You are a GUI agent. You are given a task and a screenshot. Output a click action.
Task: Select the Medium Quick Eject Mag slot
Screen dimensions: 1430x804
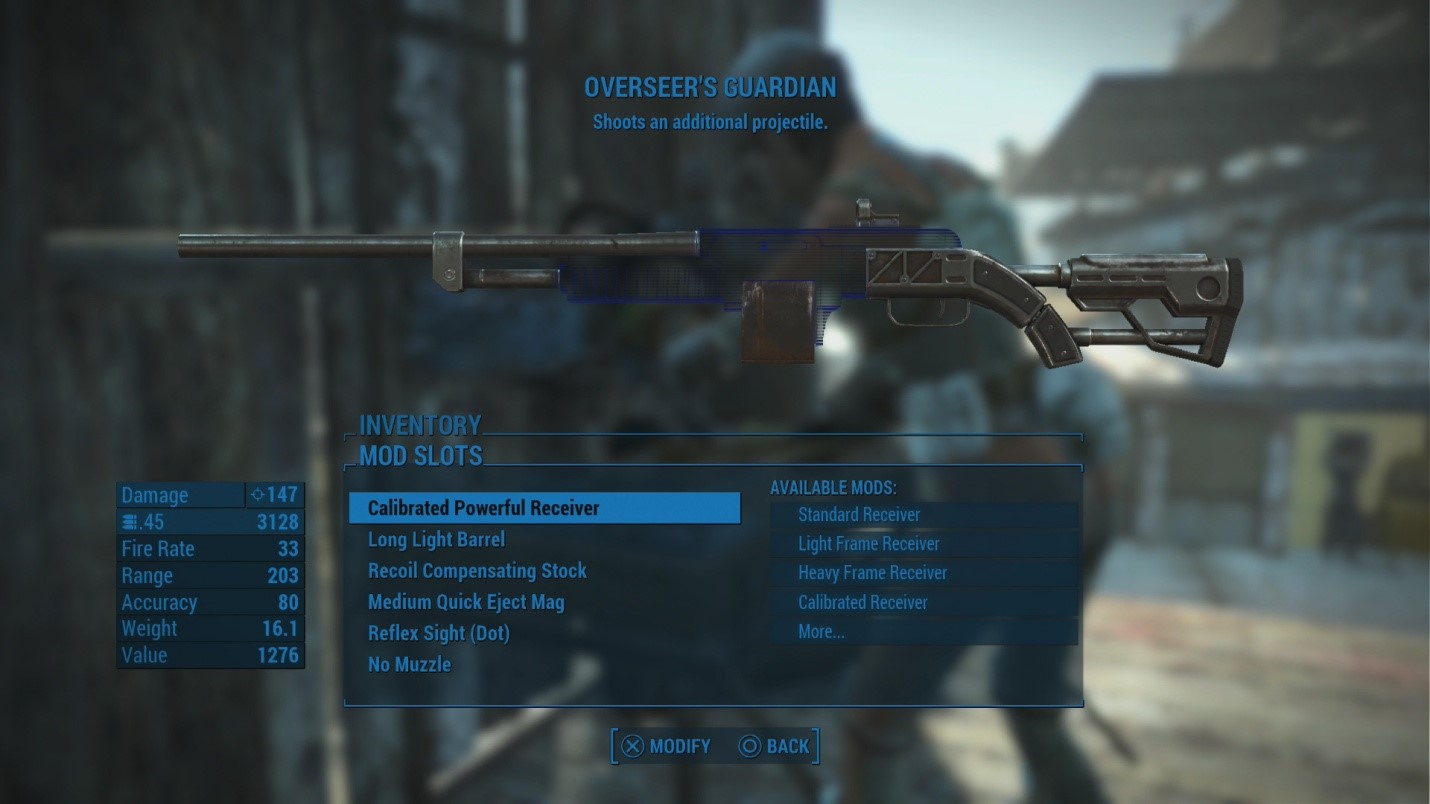click(466, 602)
